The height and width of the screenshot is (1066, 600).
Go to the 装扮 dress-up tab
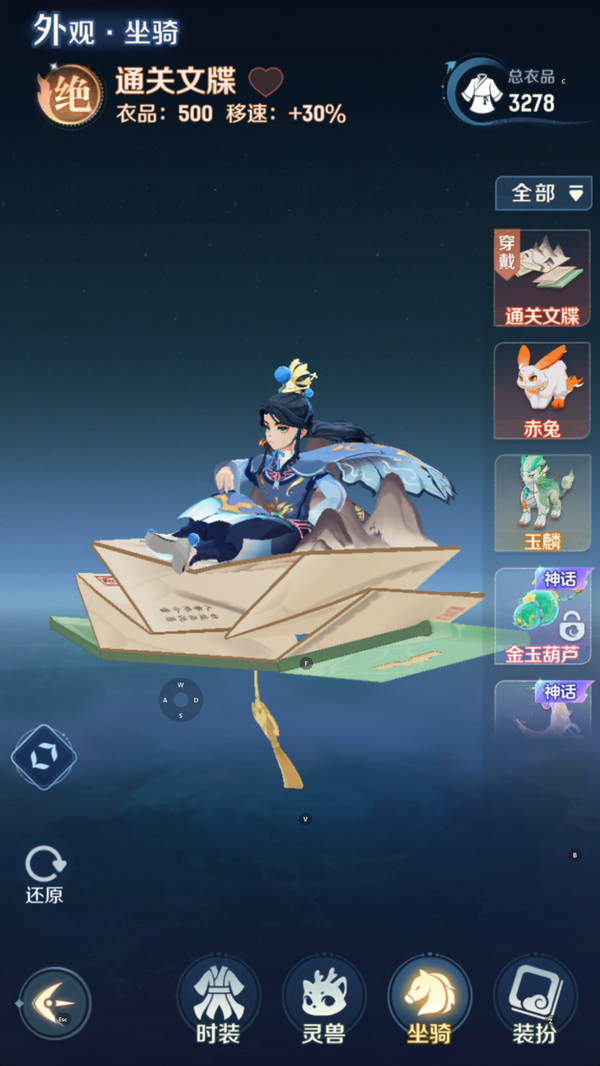535,999
